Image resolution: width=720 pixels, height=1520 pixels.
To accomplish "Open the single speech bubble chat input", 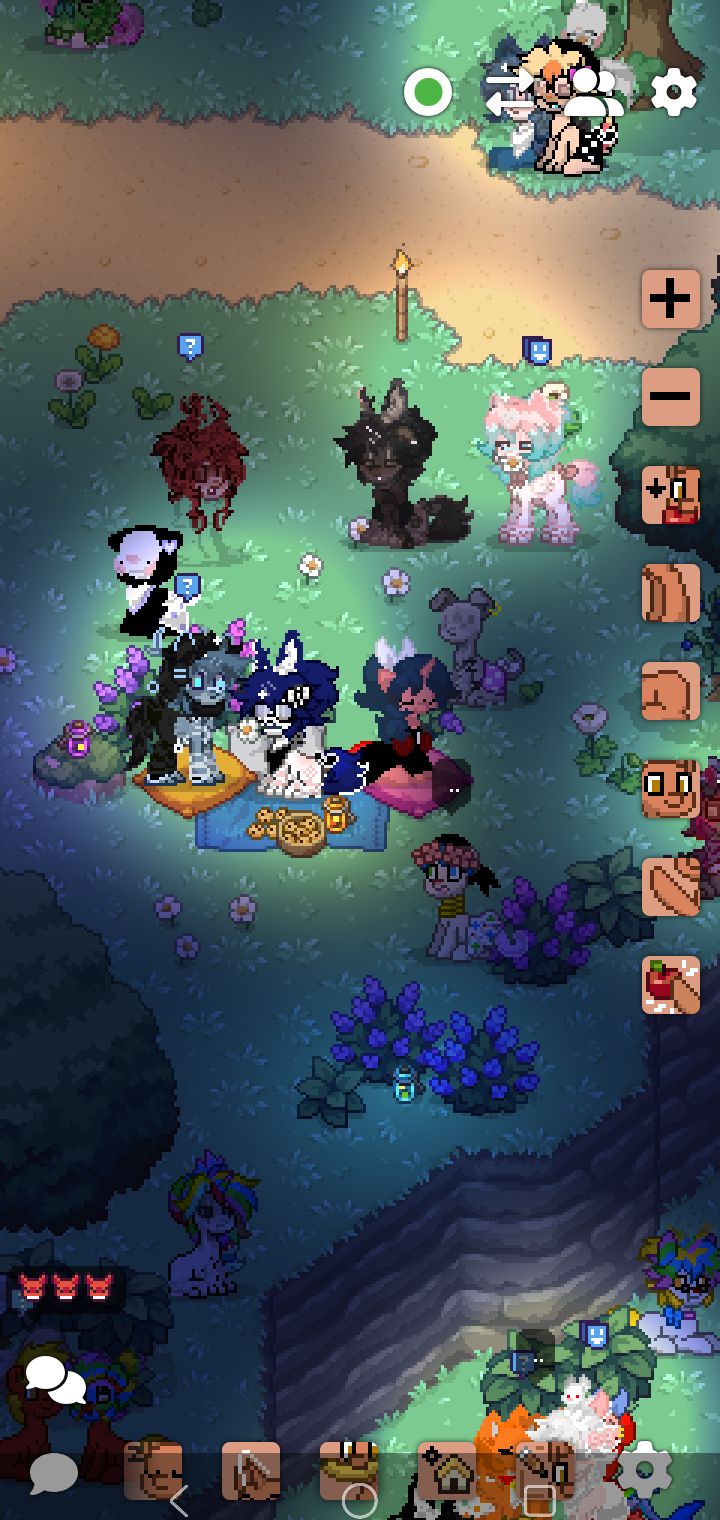I will point(54,1472).
